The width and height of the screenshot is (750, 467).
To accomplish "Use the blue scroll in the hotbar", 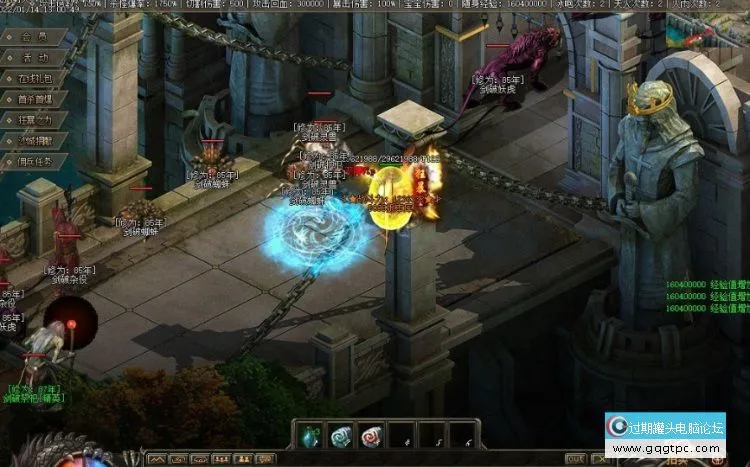I will [341, 435].
